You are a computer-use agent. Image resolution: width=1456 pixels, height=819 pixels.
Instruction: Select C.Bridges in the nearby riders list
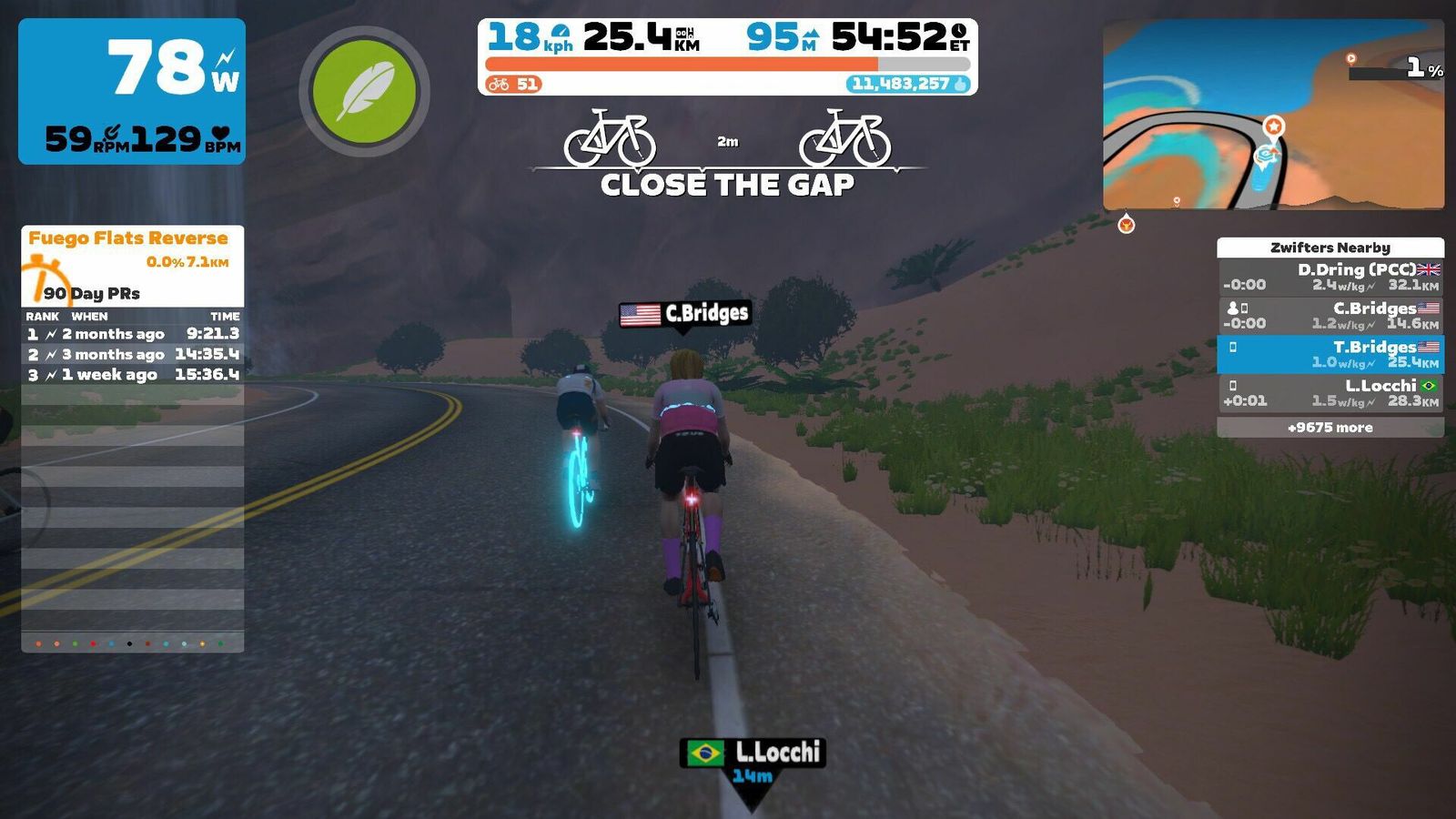(x=1330, y=316)
